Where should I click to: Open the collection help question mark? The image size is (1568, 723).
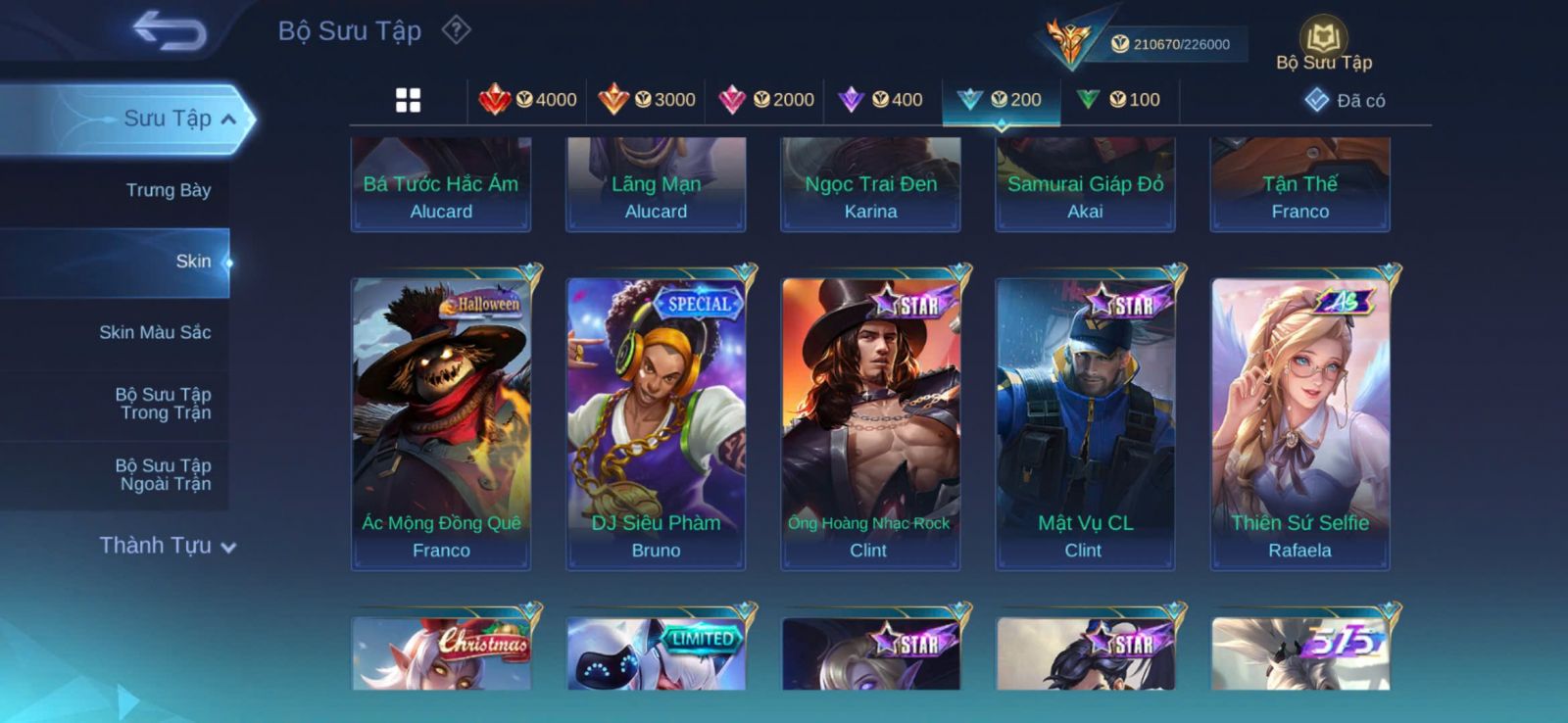tap(456, 30)
